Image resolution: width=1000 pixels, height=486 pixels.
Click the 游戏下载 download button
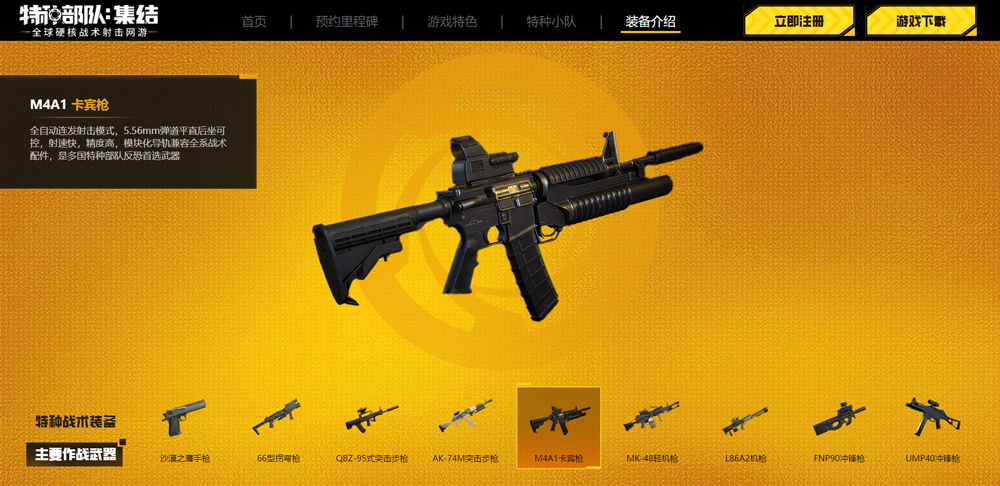point(920,21)
